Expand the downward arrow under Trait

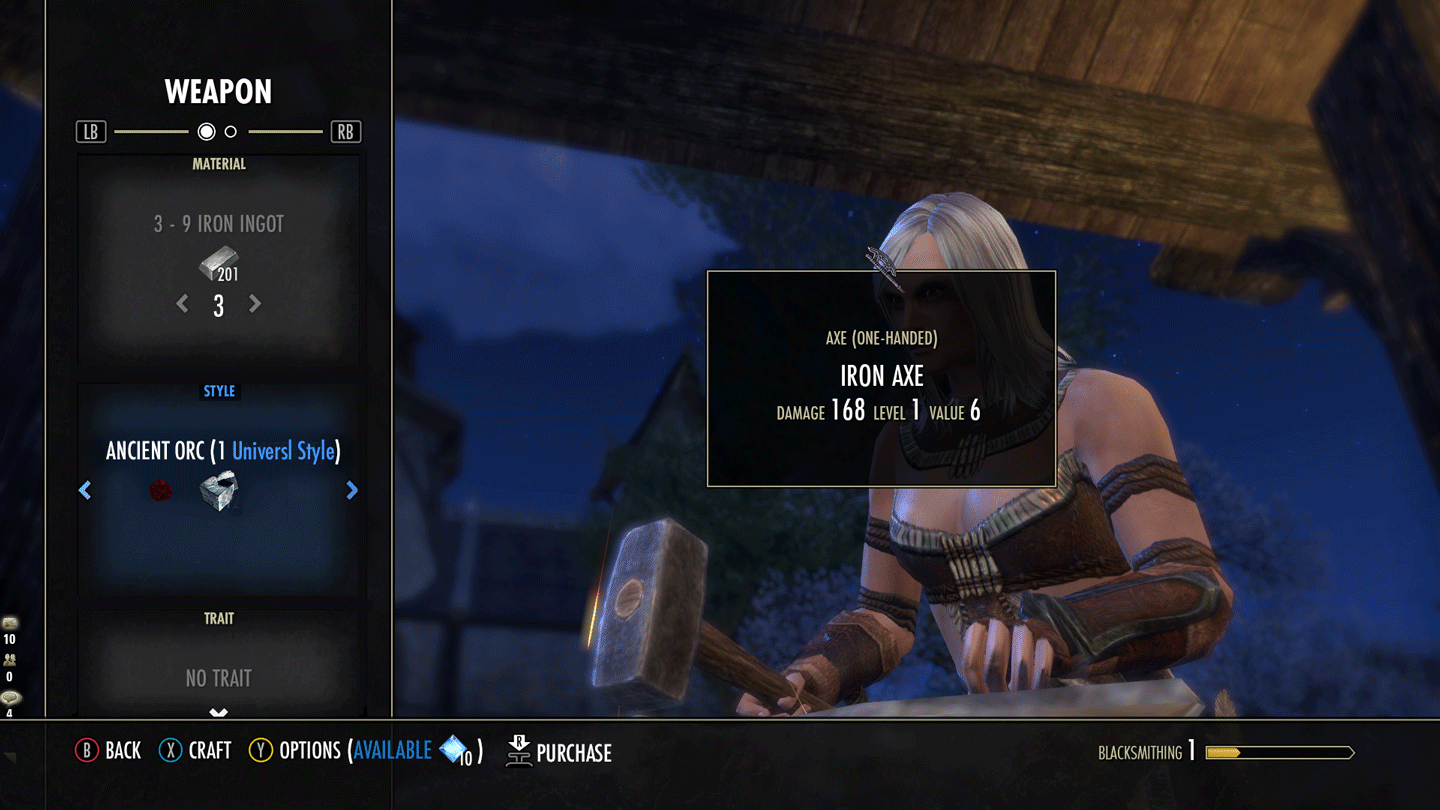(218, 713)
